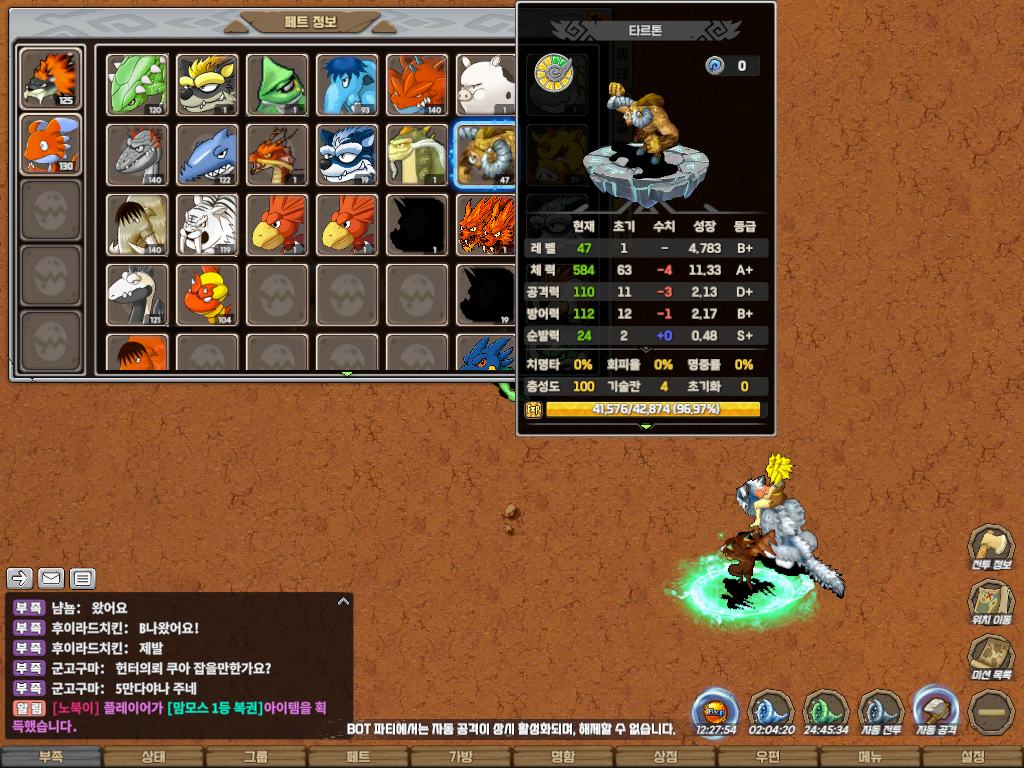Select the white tiger pet slot
Screen dimensions: 1024x768
(208, 223)
